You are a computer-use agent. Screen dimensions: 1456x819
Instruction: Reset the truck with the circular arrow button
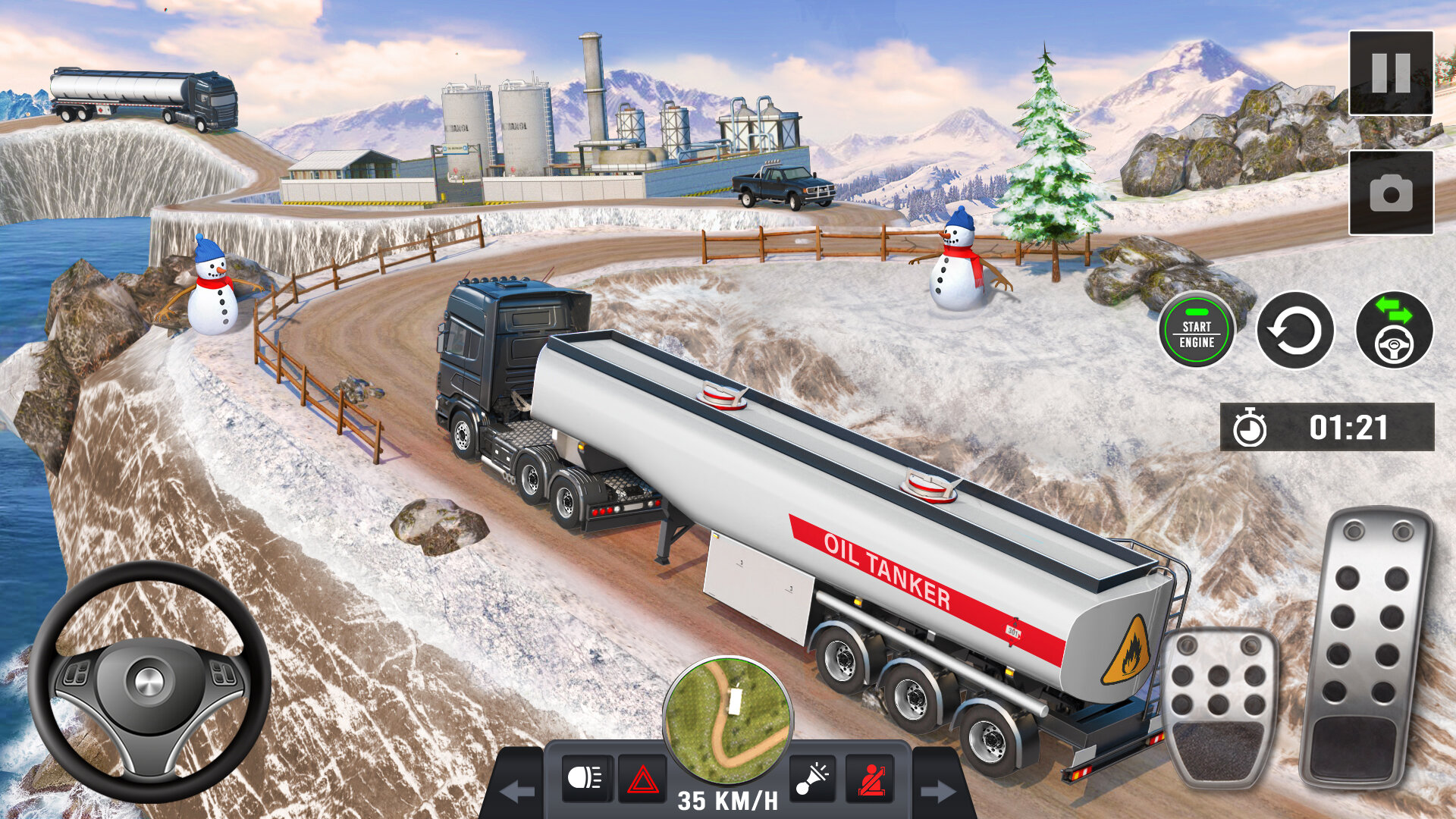pyautogui.click(x=1295, y=330)
